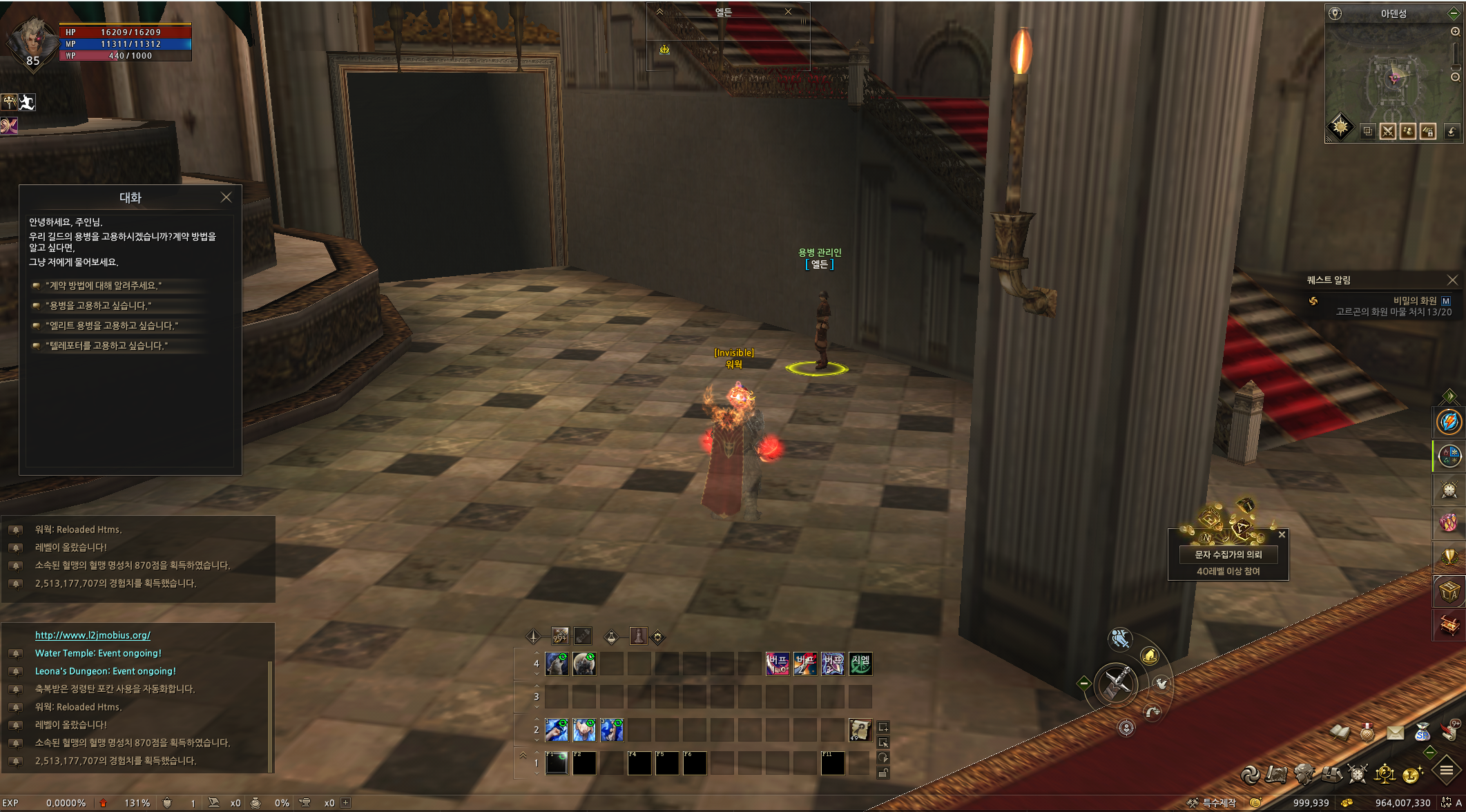Open the mail envelope icon

pos(1395,733)
